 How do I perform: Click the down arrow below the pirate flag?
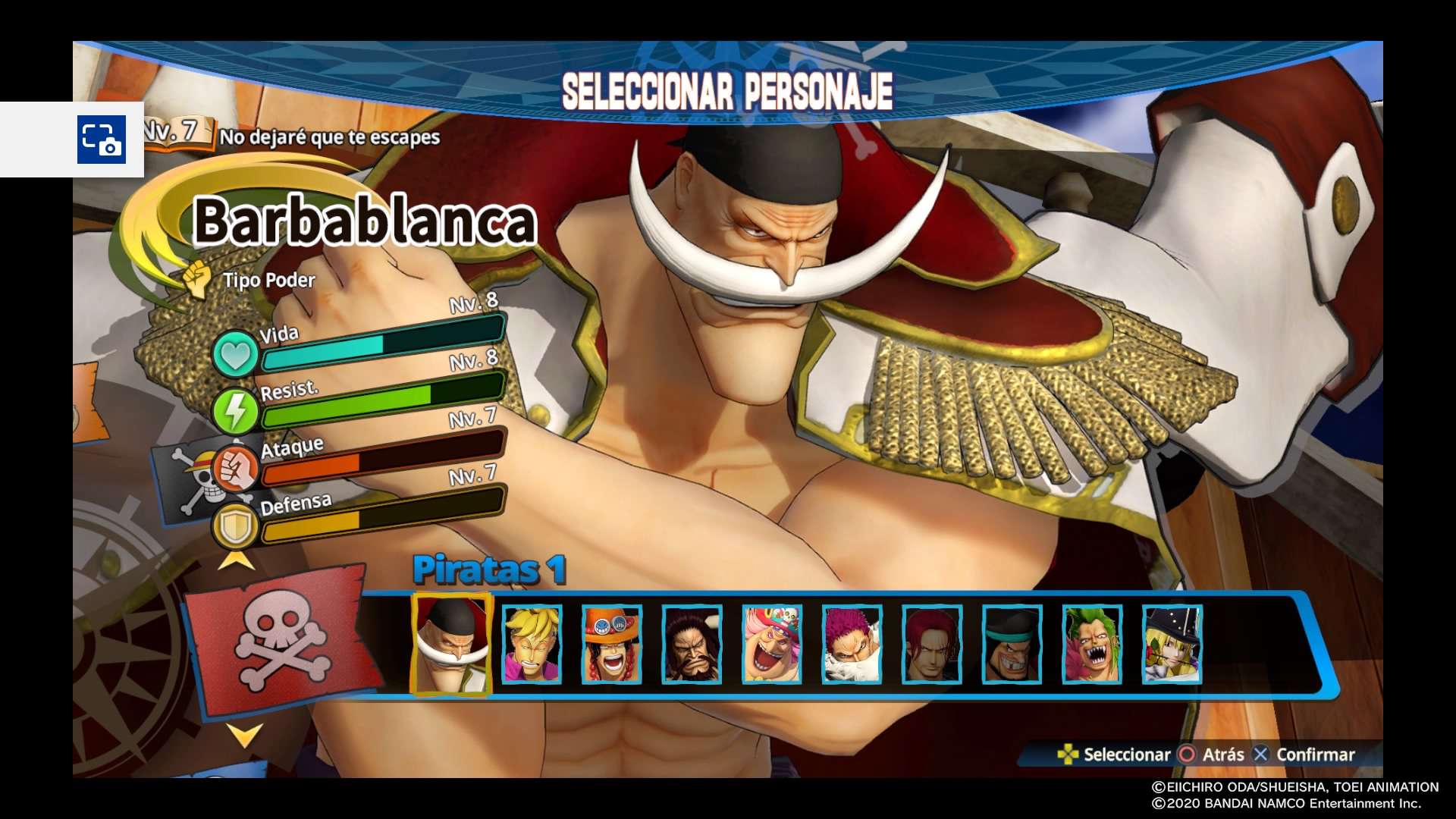coord(244,734)
